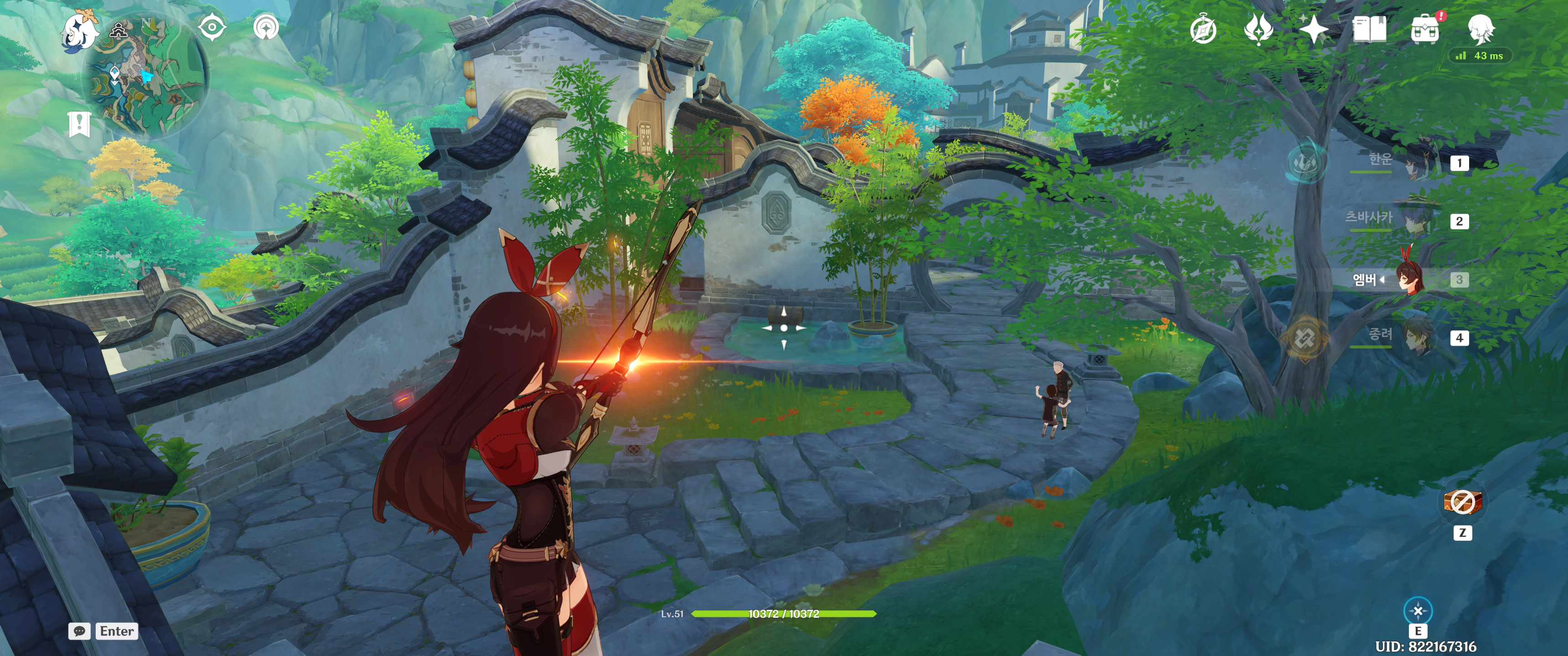Click the eye-shaped icon beside the minimap
Image resolution: width=1568 pixels, height=656 pixels.
point(212,27)
